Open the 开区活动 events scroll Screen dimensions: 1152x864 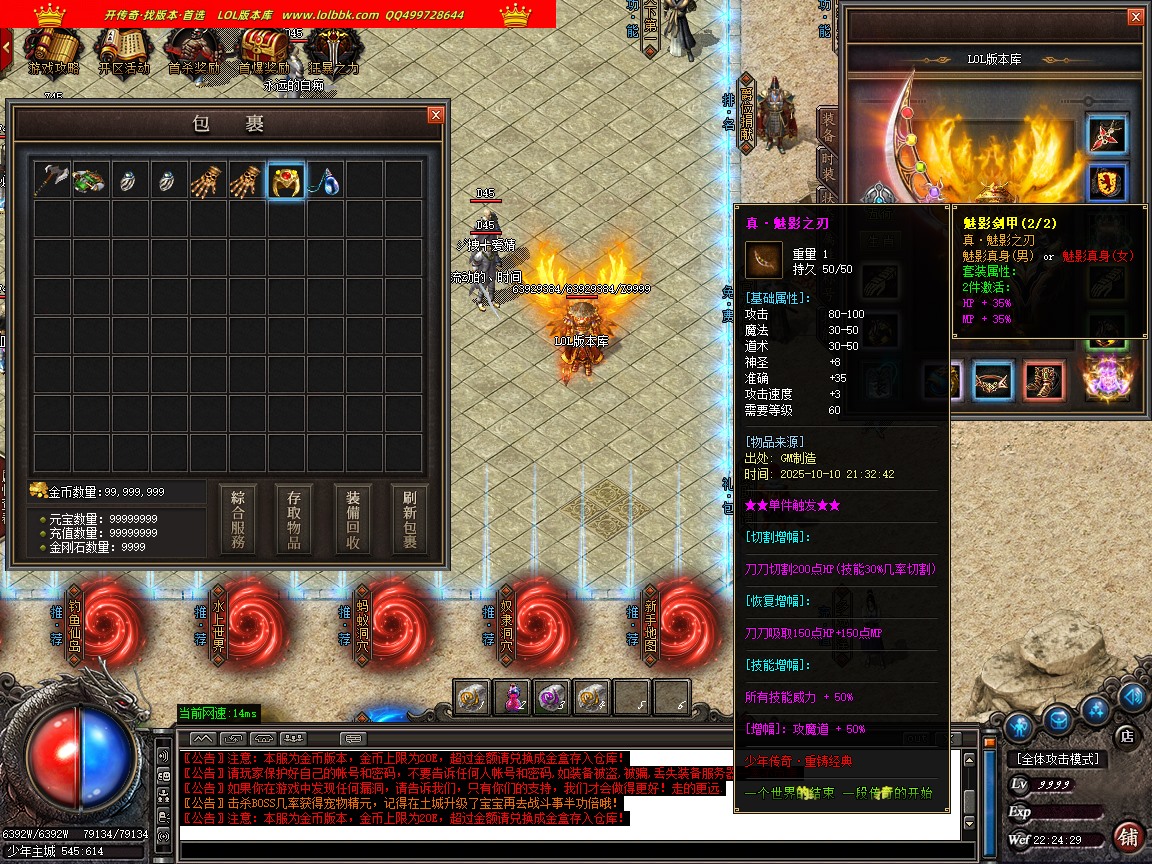(123, 50)
